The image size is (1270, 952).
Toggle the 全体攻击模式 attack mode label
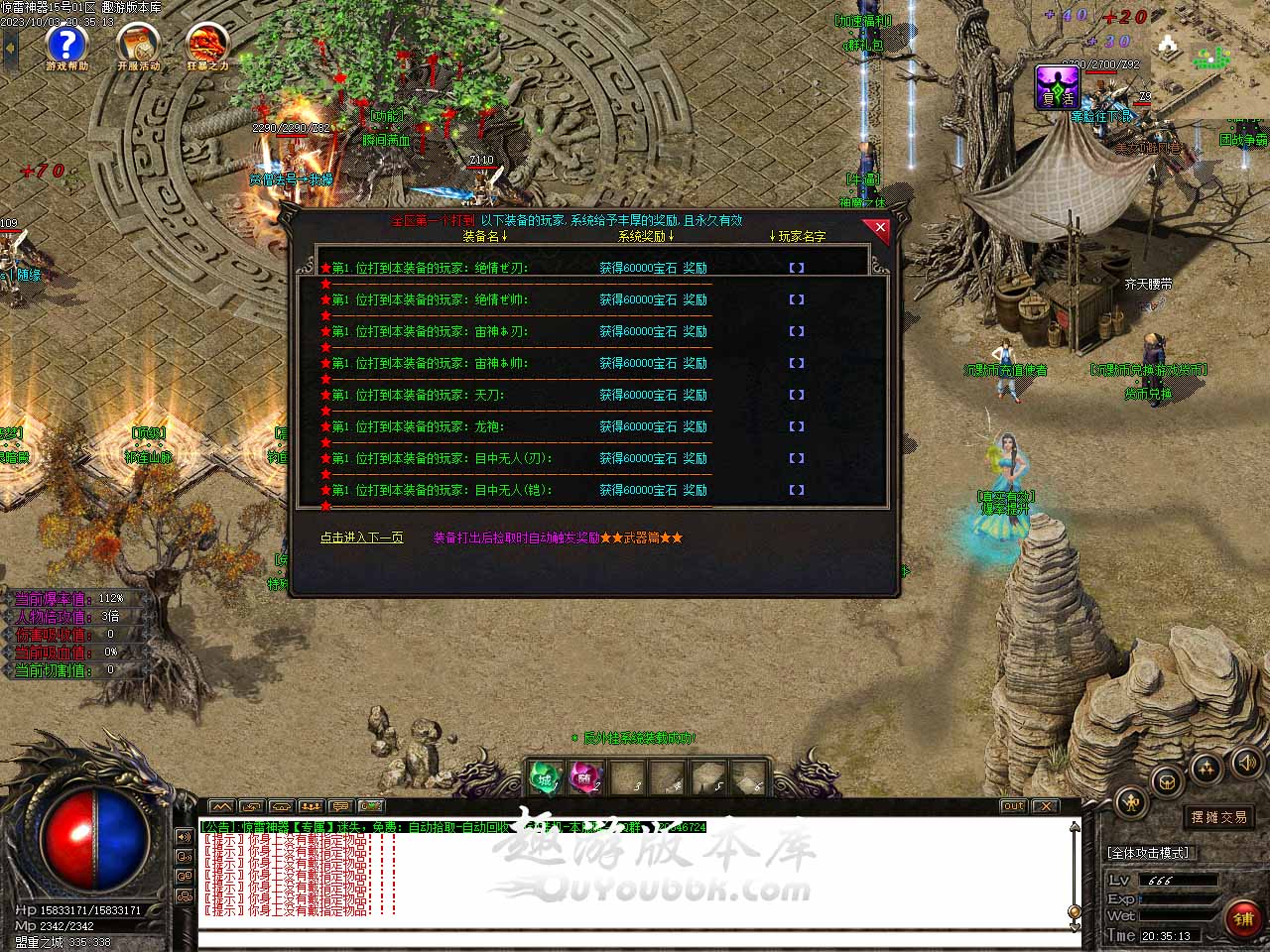point(1148,853)
